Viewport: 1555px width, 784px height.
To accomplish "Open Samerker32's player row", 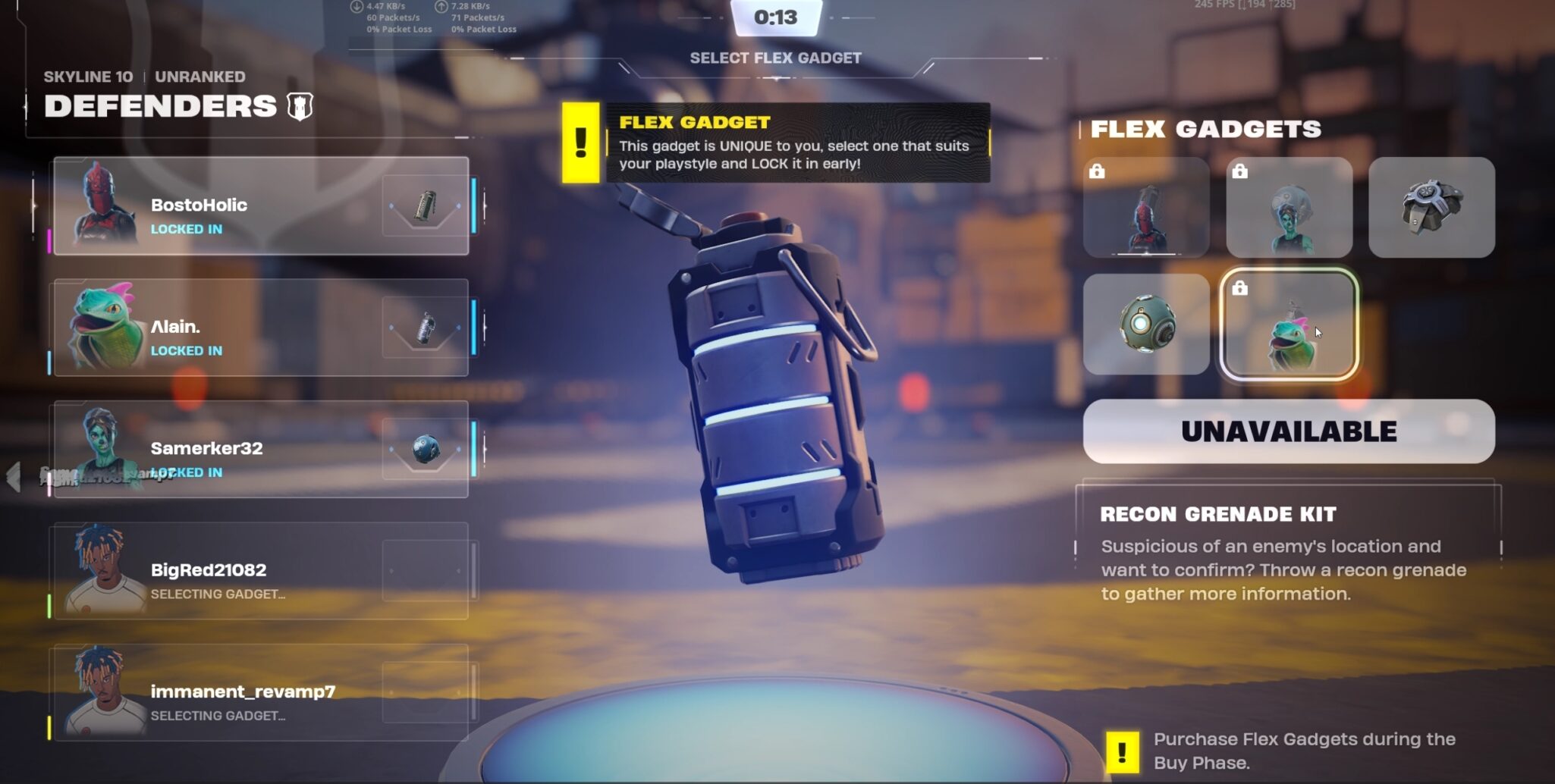I will point(261,449).
